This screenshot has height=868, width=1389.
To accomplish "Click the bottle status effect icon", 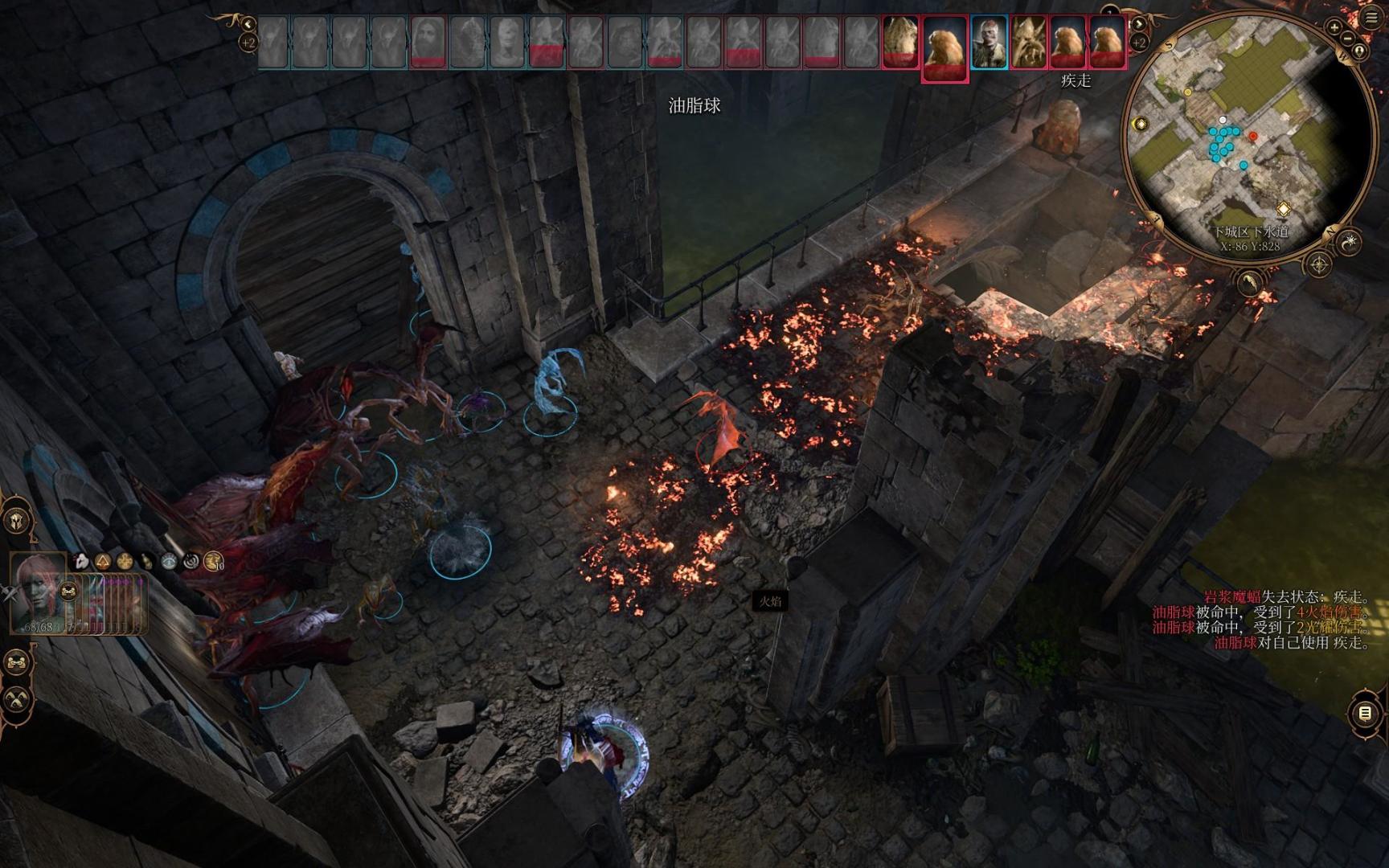I will pos(146,562).
